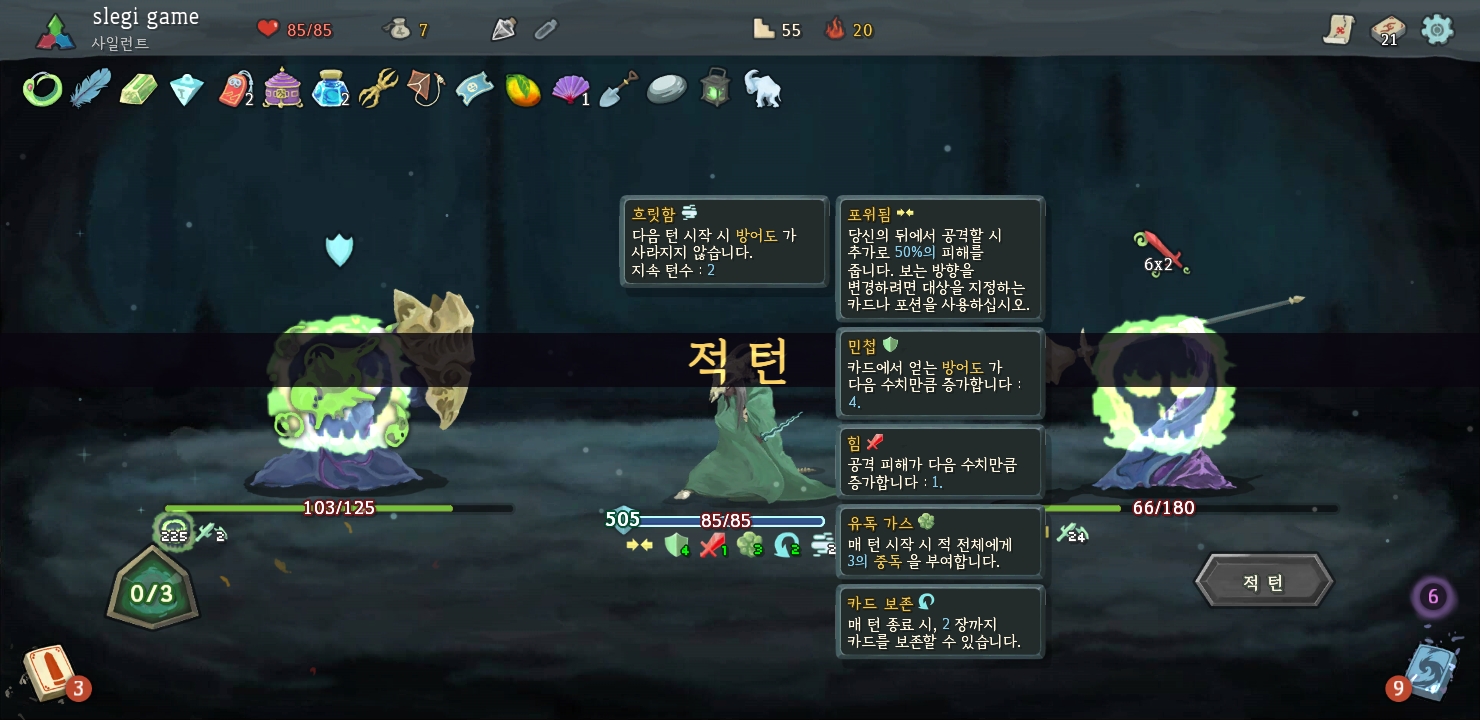Open the map scroll icon
The height and width of the screenshot is (720, 1480).
point(1338,30)
